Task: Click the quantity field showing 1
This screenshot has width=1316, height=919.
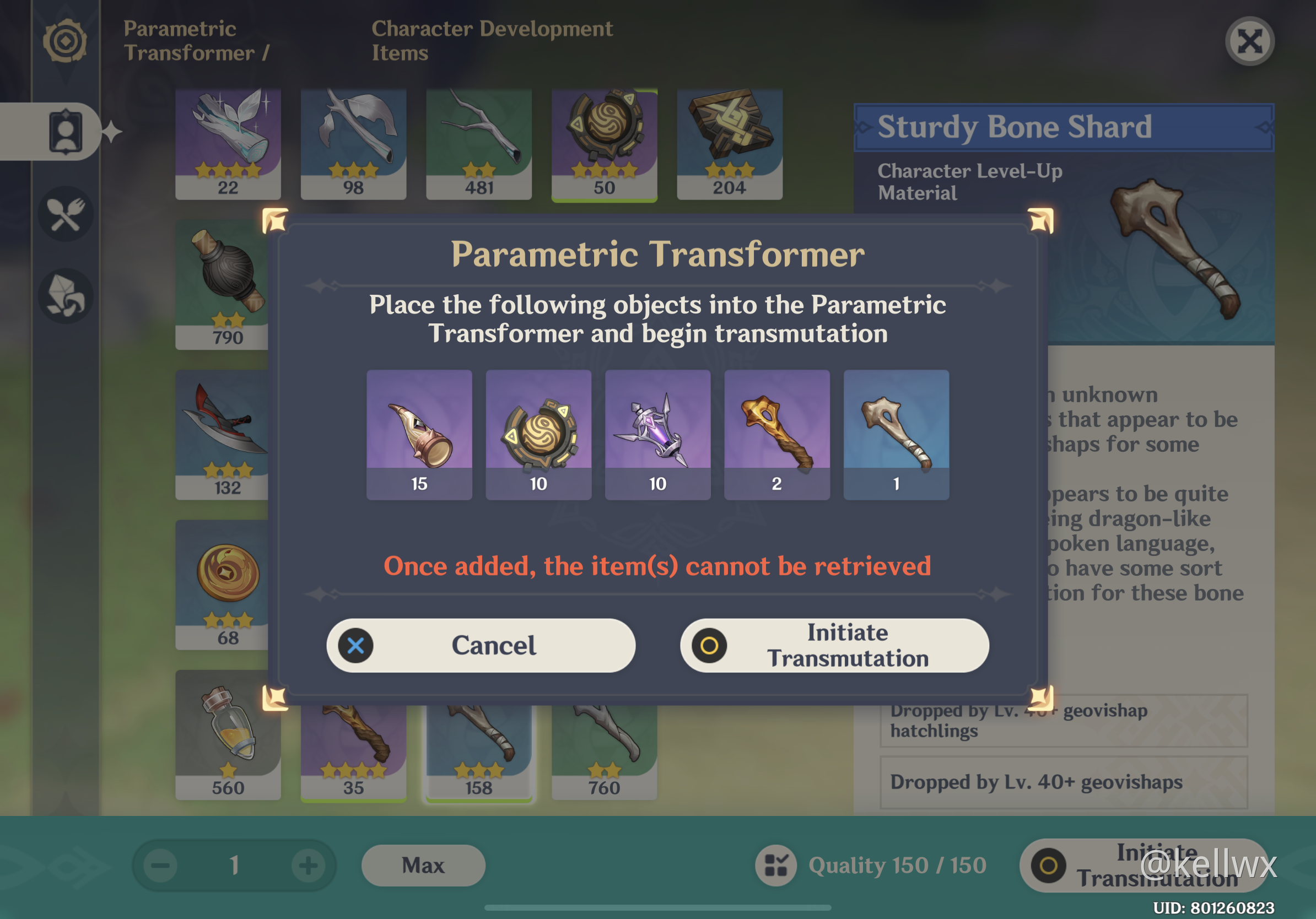Action: 234,866
